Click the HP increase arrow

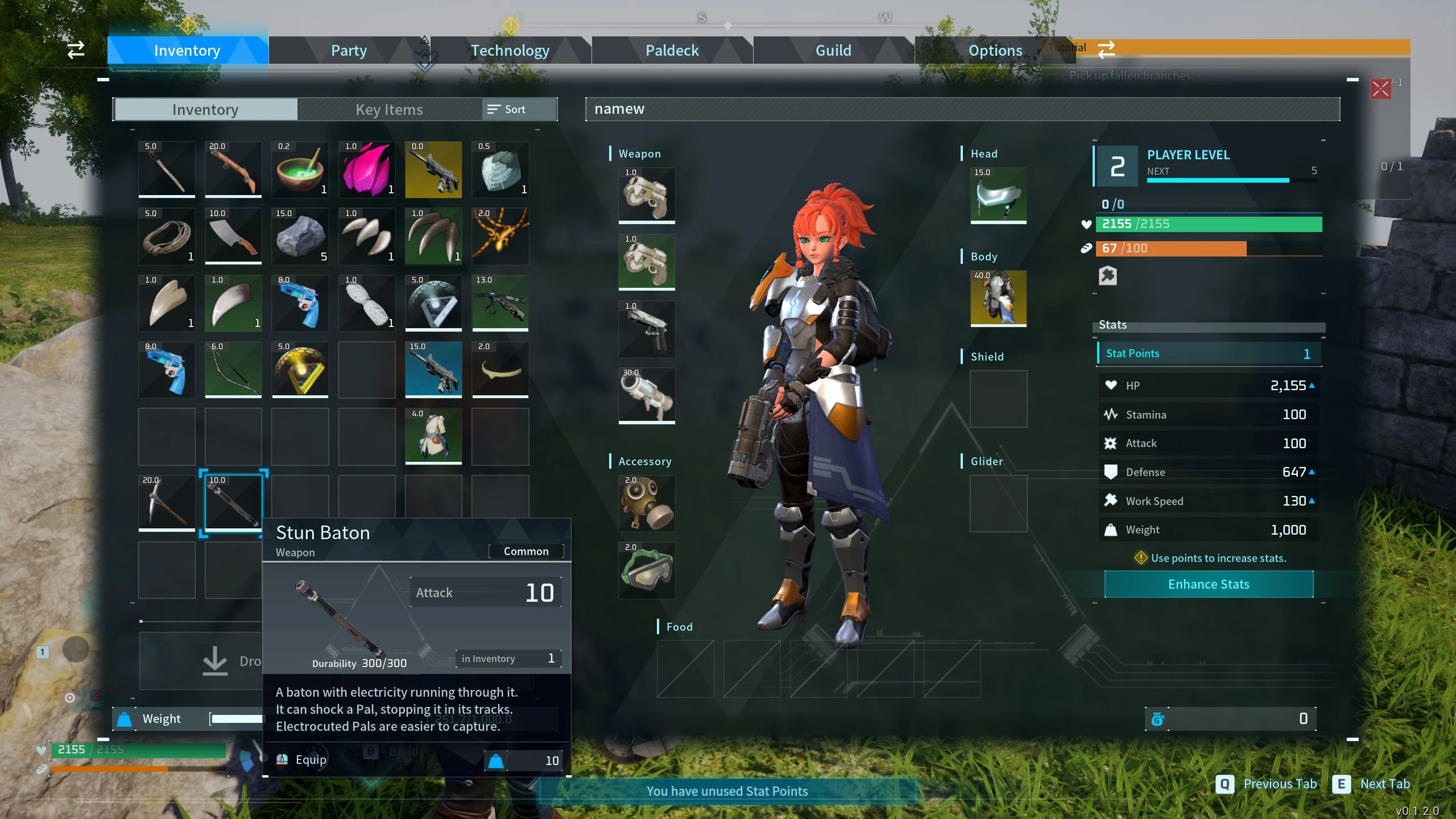pyautogui.click(x=1312, y=384)
